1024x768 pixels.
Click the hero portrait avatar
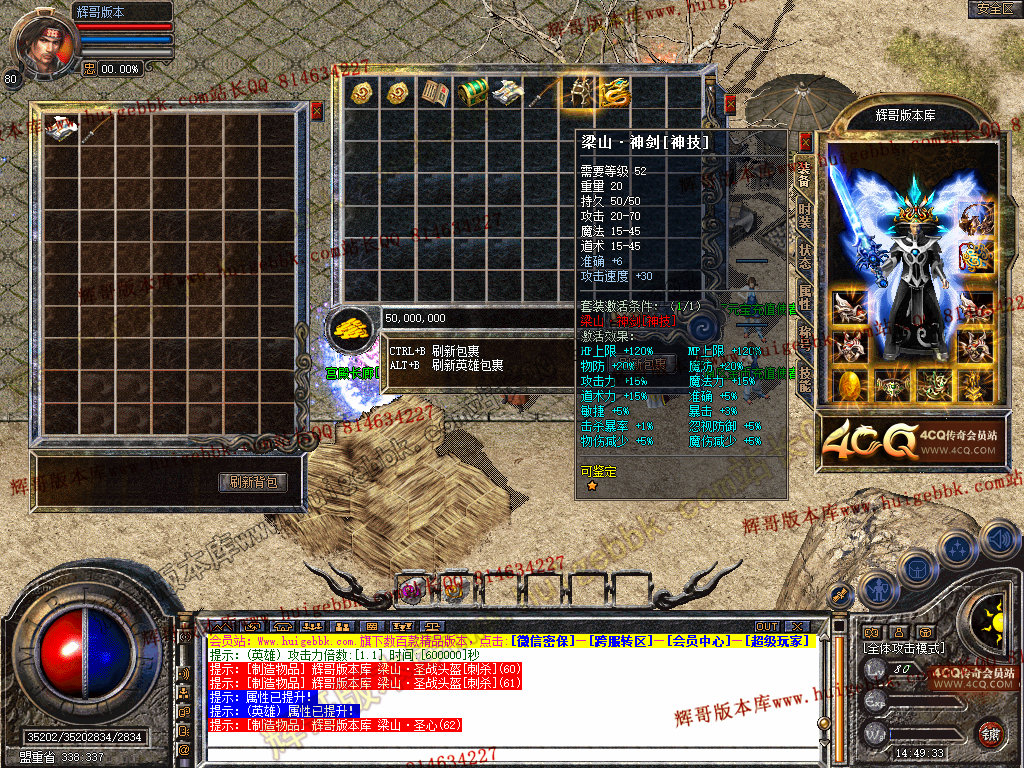pyautogui.click(x=43, y=42)
